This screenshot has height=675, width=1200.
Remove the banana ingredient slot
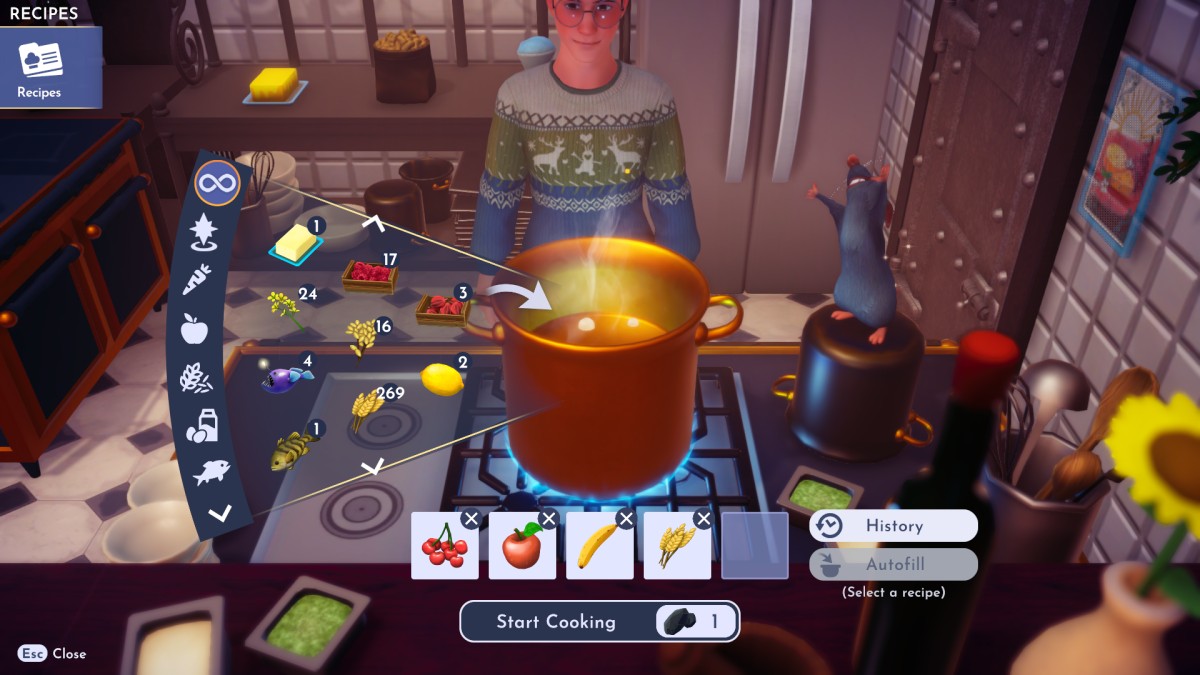tap(626, 519)
